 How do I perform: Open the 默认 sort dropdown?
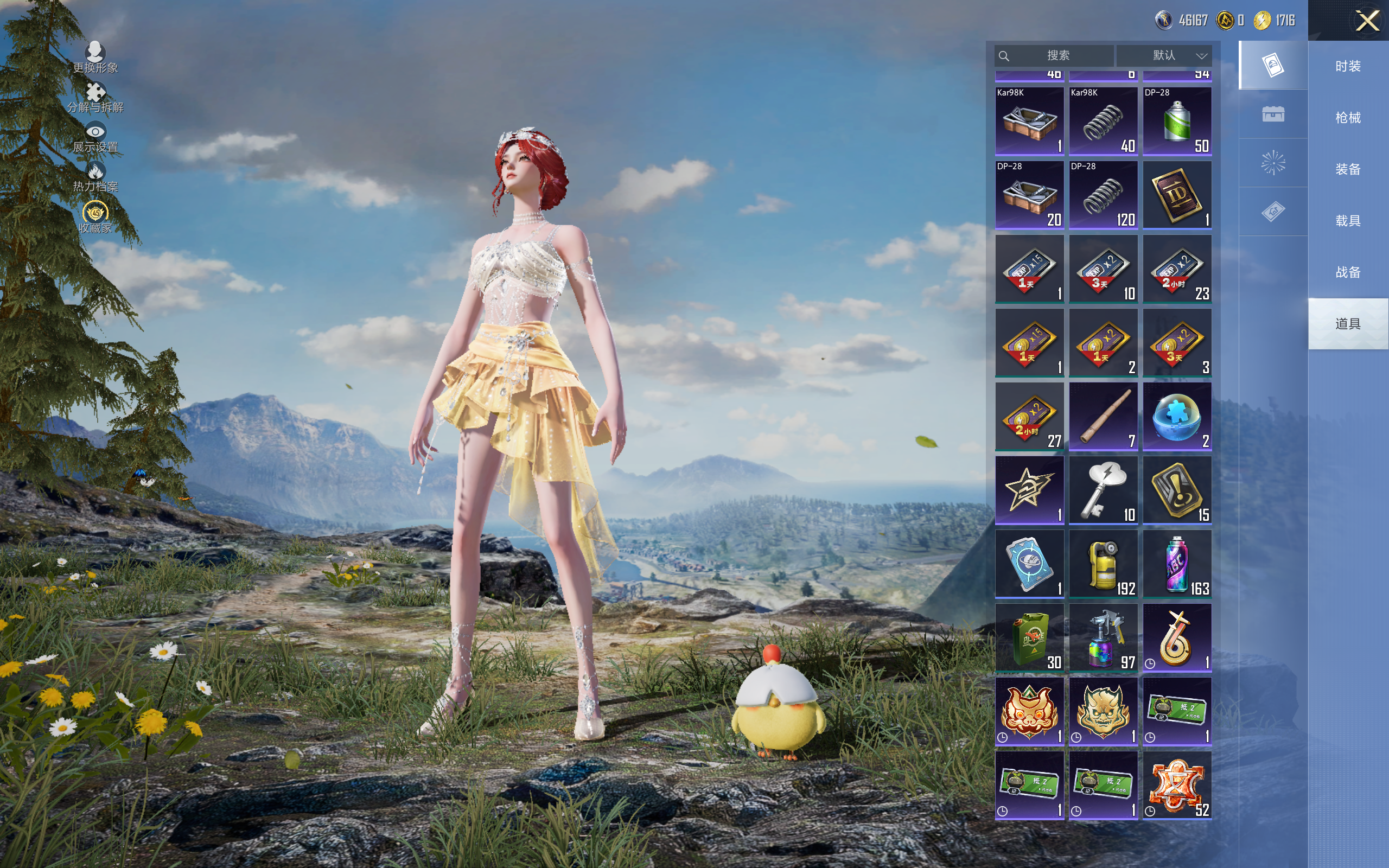pos(1164,56)
